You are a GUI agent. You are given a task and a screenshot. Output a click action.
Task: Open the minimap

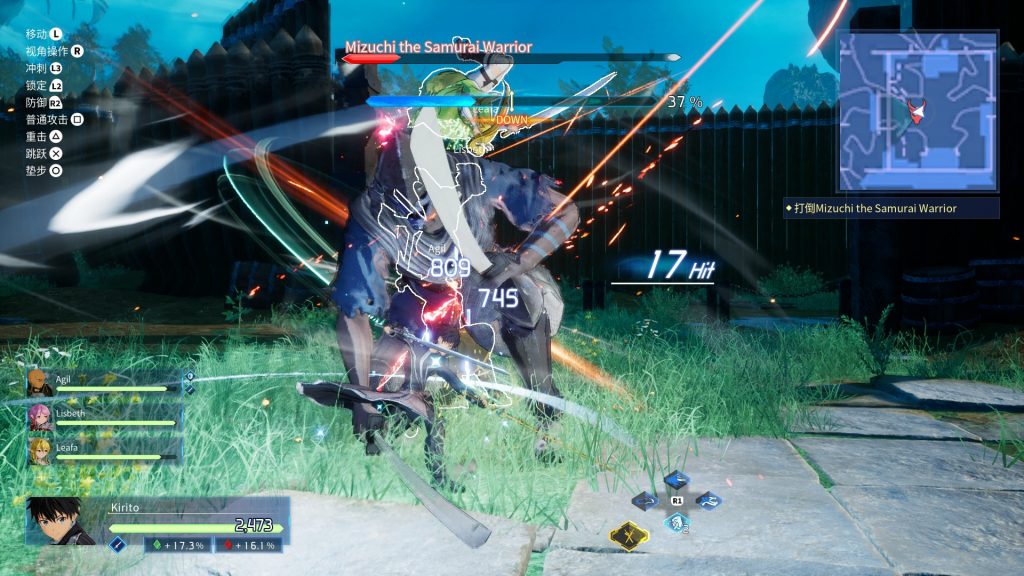point(917,110)
